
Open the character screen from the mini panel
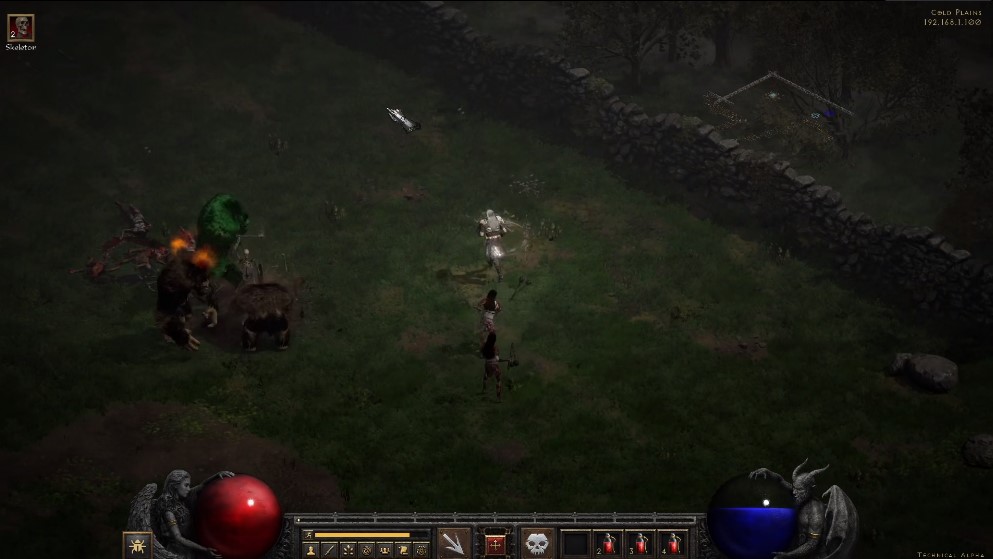click(310, 550)
